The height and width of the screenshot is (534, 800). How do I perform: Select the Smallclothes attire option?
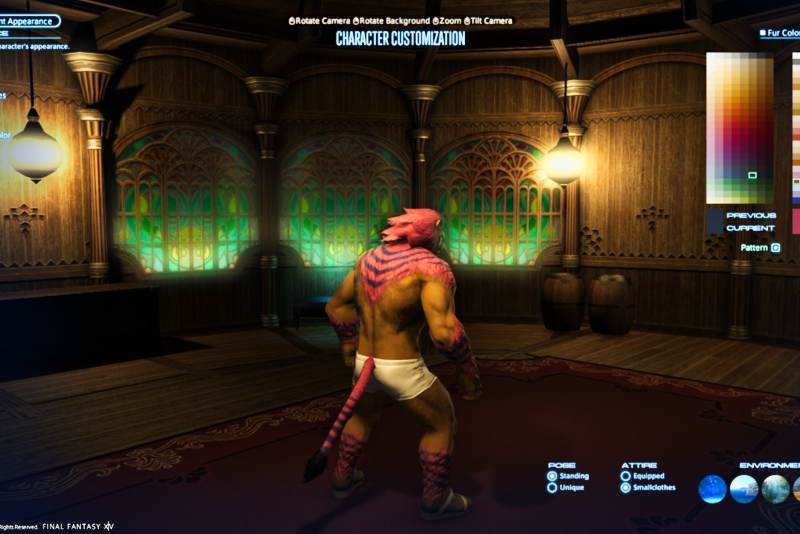(x=626, y=488)
